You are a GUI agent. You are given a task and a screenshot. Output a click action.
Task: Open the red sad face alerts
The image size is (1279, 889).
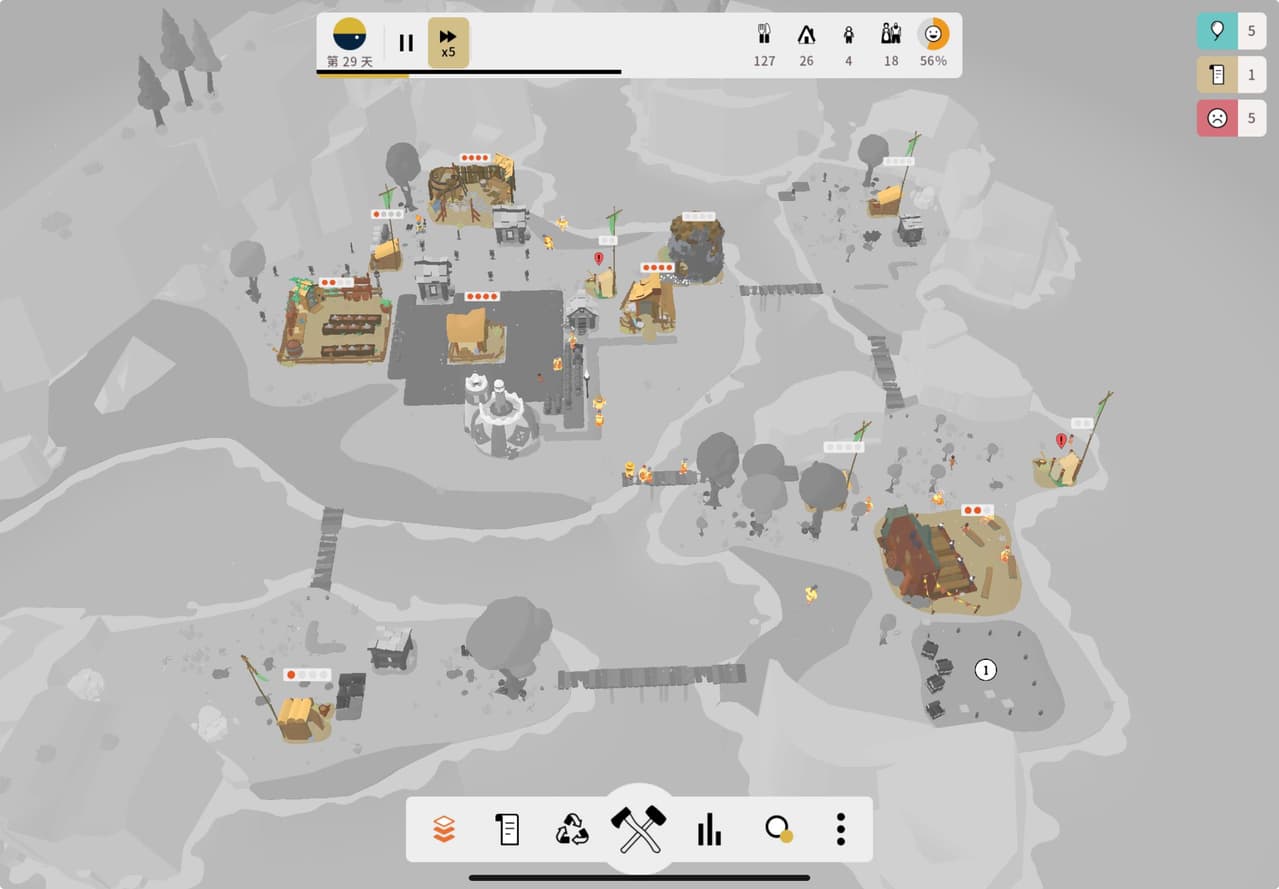[1217, 118]
